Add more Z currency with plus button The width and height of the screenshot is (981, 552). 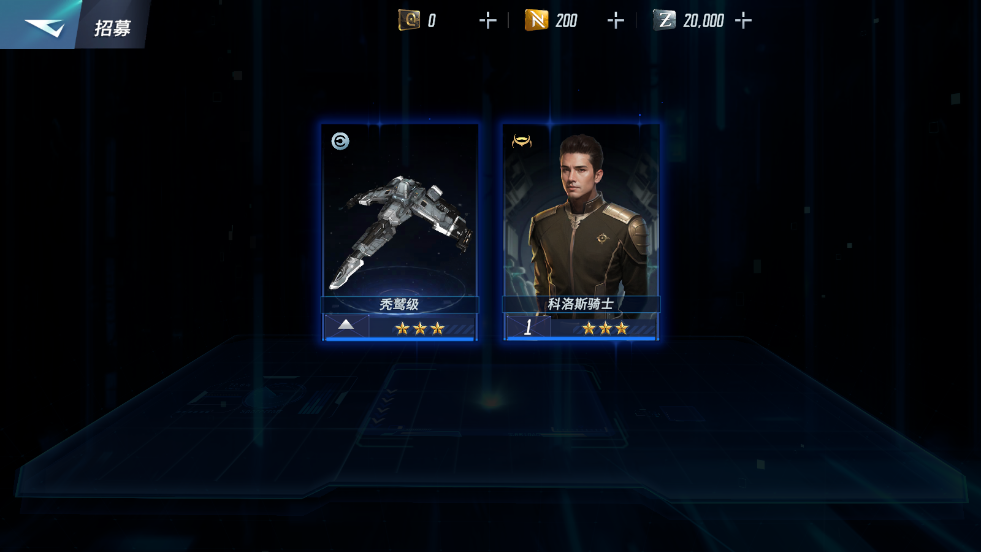743,20
